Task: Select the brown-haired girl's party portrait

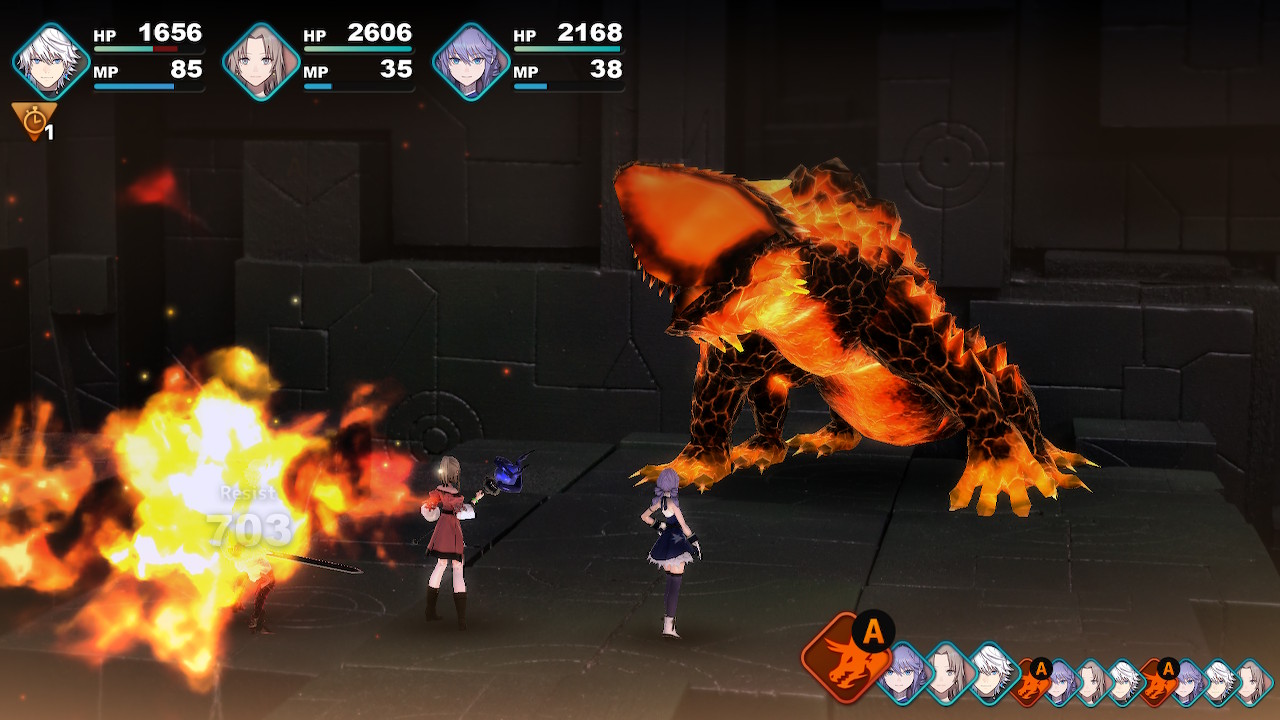Action: pos(261,62)
